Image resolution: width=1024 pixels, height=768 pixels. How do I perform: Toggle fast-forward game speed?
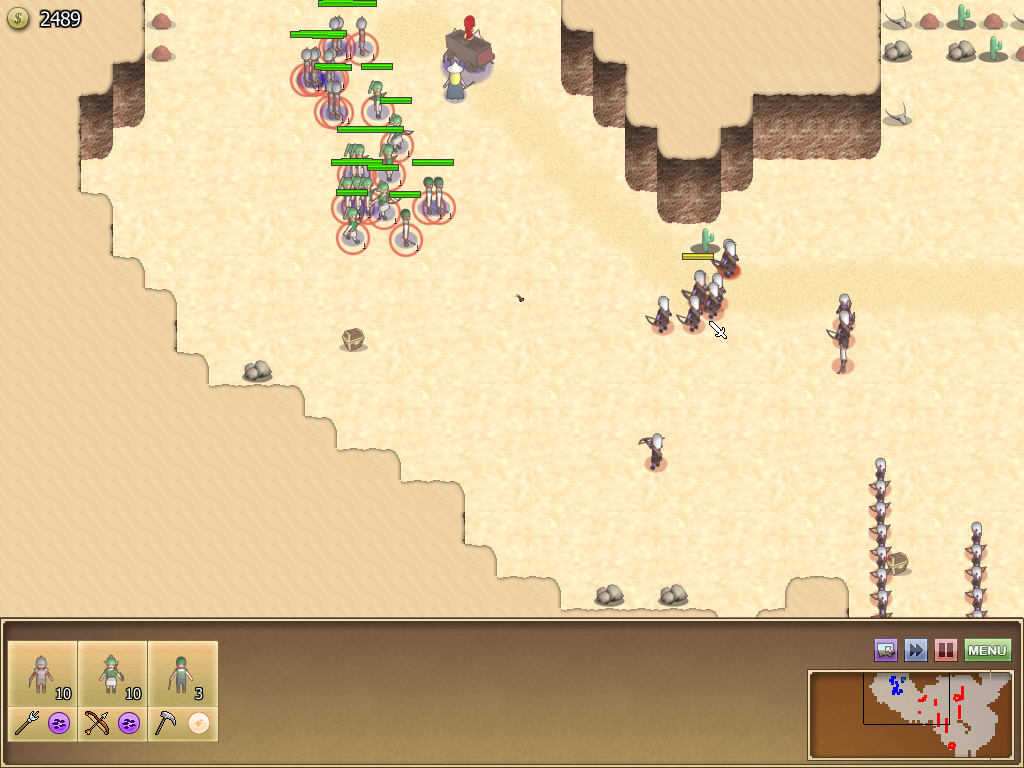[916, 651]
